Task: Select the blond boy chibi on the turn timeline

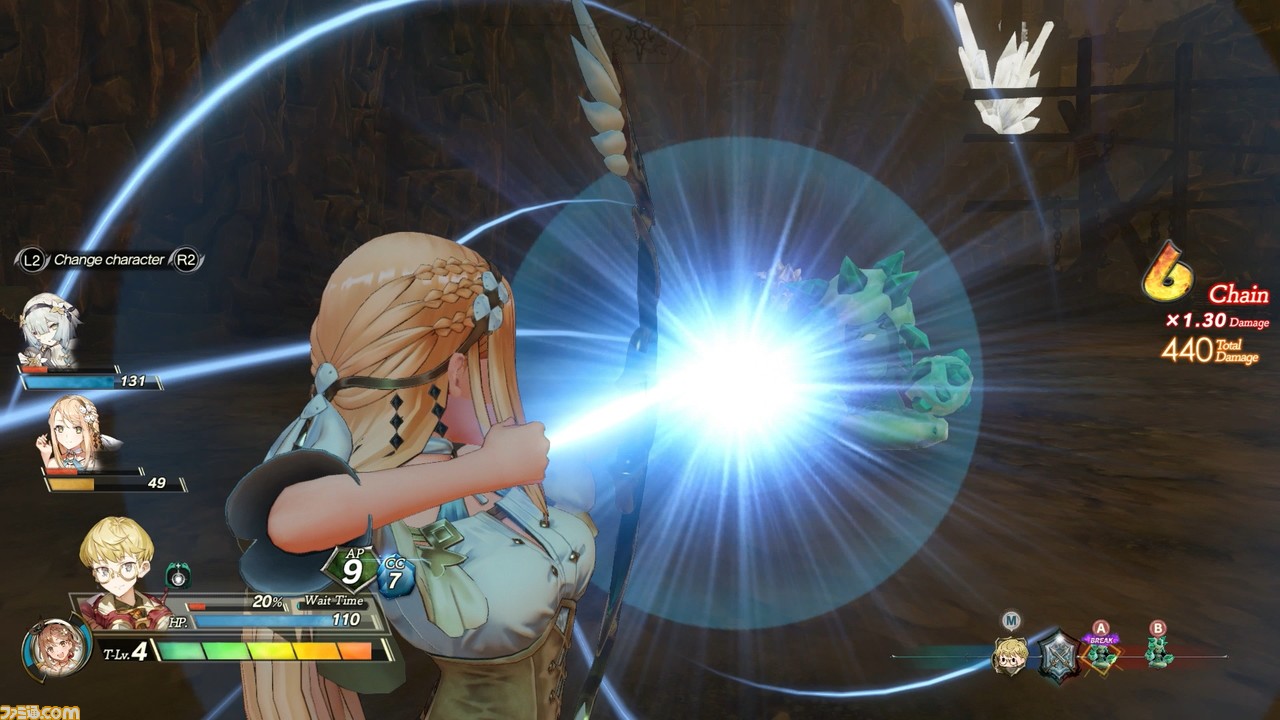Action: point(1010,655)
